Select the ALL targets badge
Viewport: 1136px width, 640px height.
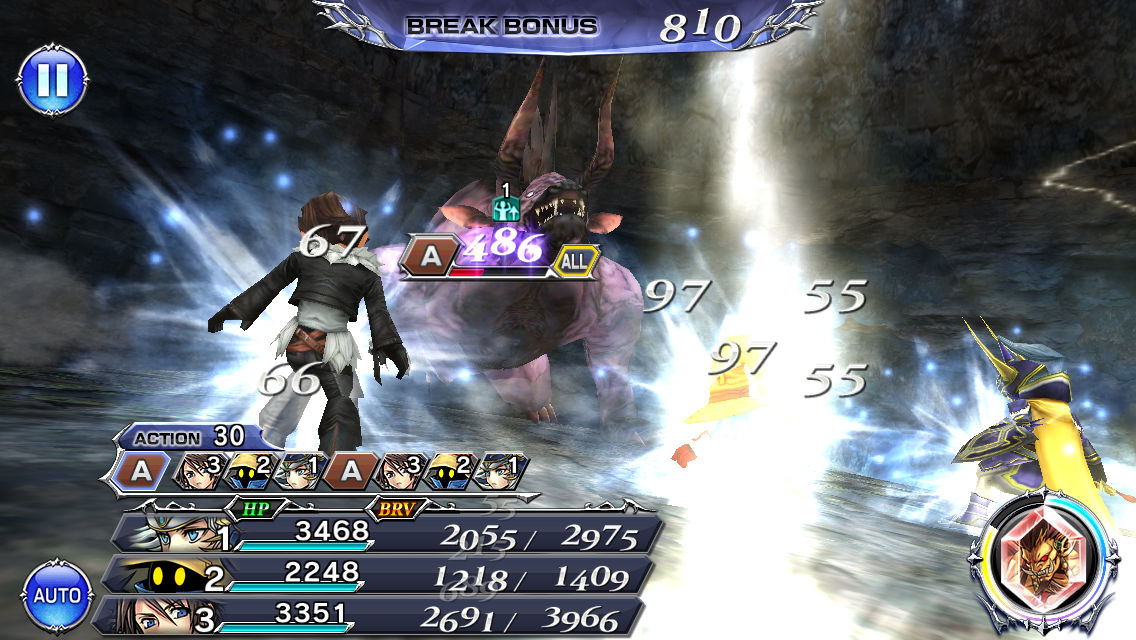(x=577, y=260)
